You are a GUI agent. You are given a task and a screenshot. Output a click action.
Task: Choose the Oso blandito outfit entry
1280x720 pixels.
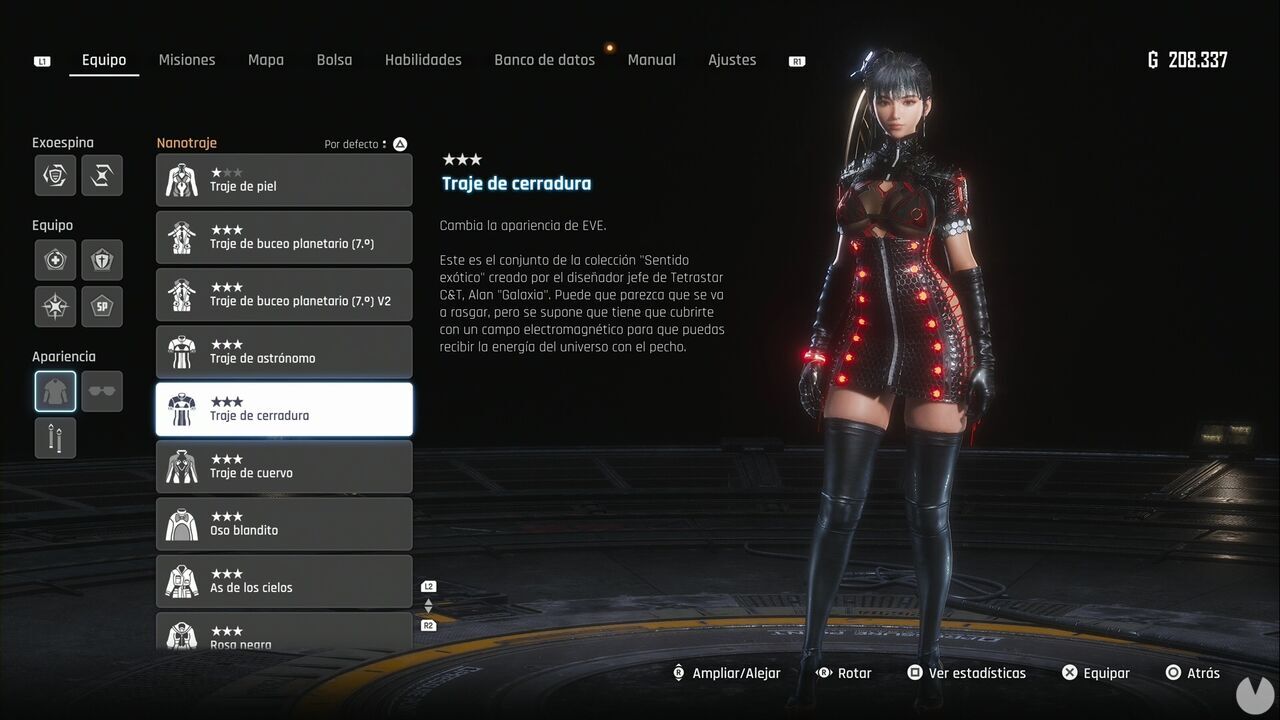[x=284, y=523]
